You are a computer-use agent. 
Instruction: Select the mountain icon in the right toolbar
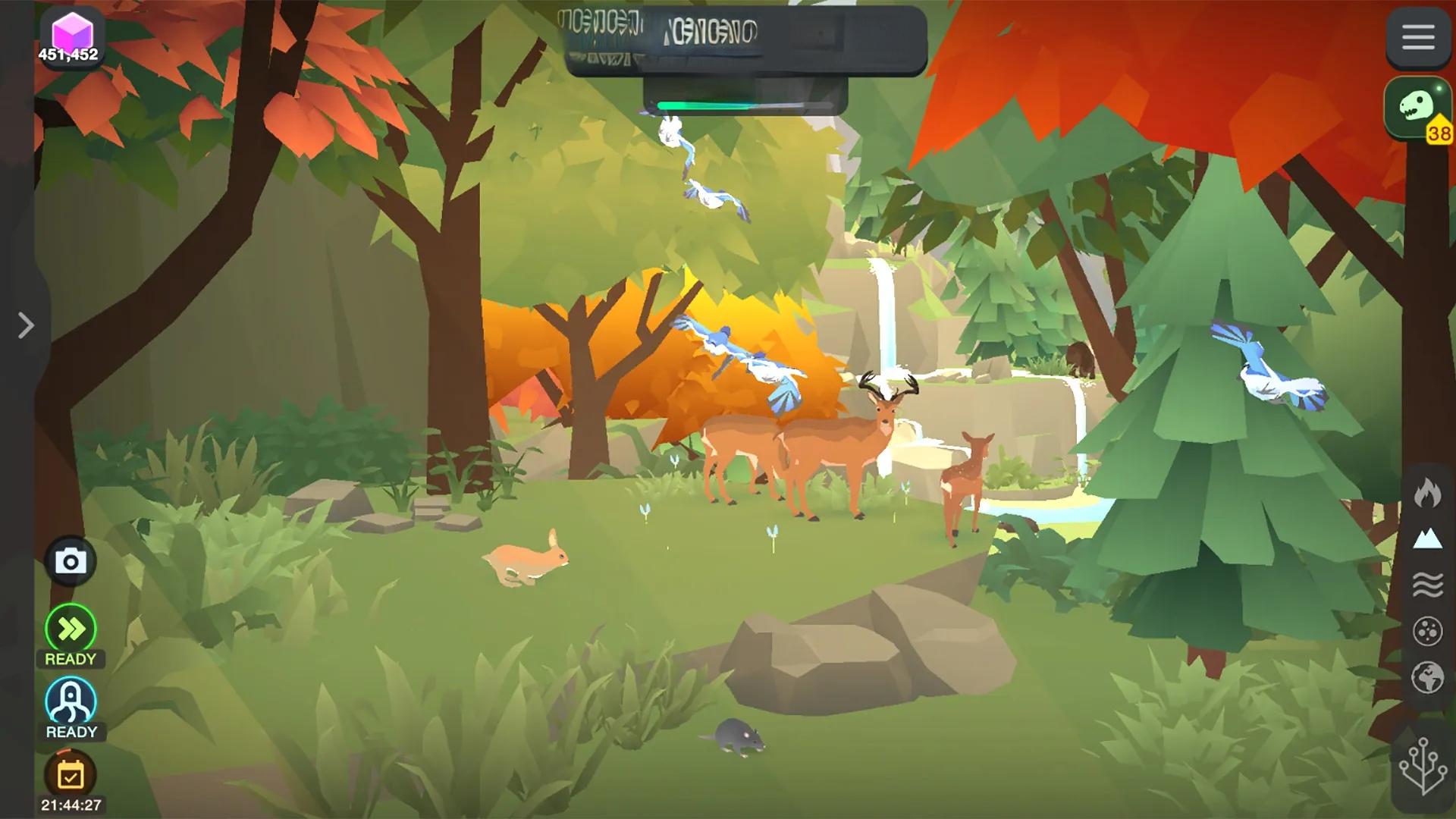(1426, 539)
